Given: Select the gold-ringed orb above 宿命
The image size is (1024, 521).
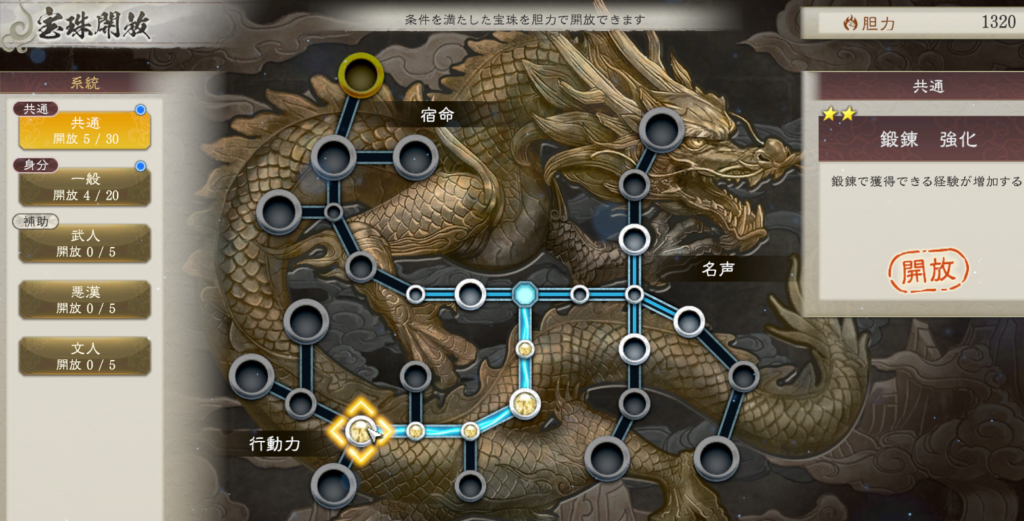Looking at the screenshot, I should coord(360,73).
